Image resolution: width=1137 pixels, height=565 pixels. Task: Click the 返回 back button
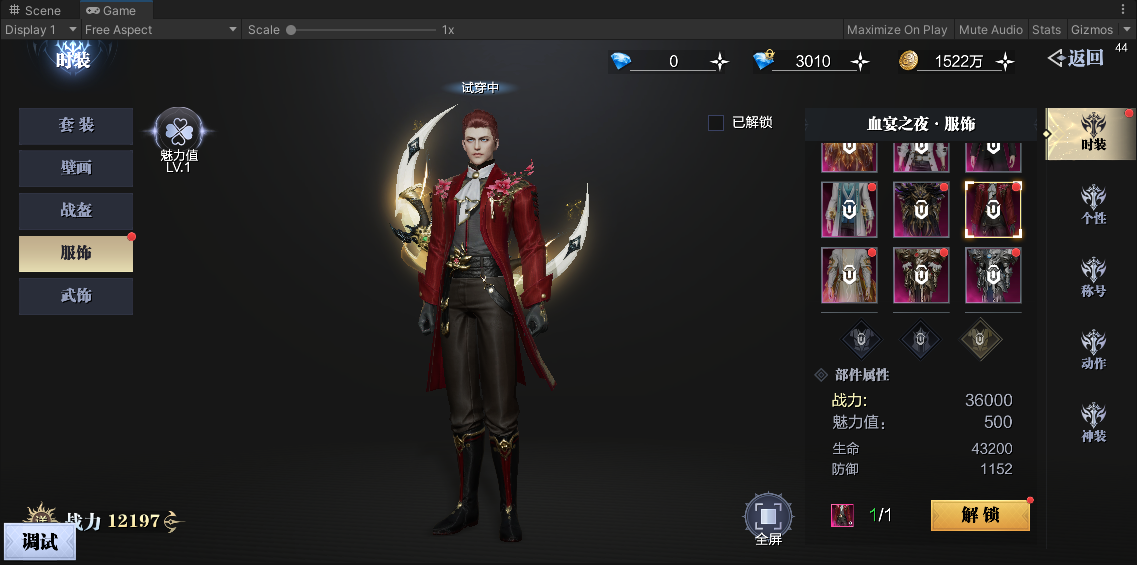point(1076,58)
